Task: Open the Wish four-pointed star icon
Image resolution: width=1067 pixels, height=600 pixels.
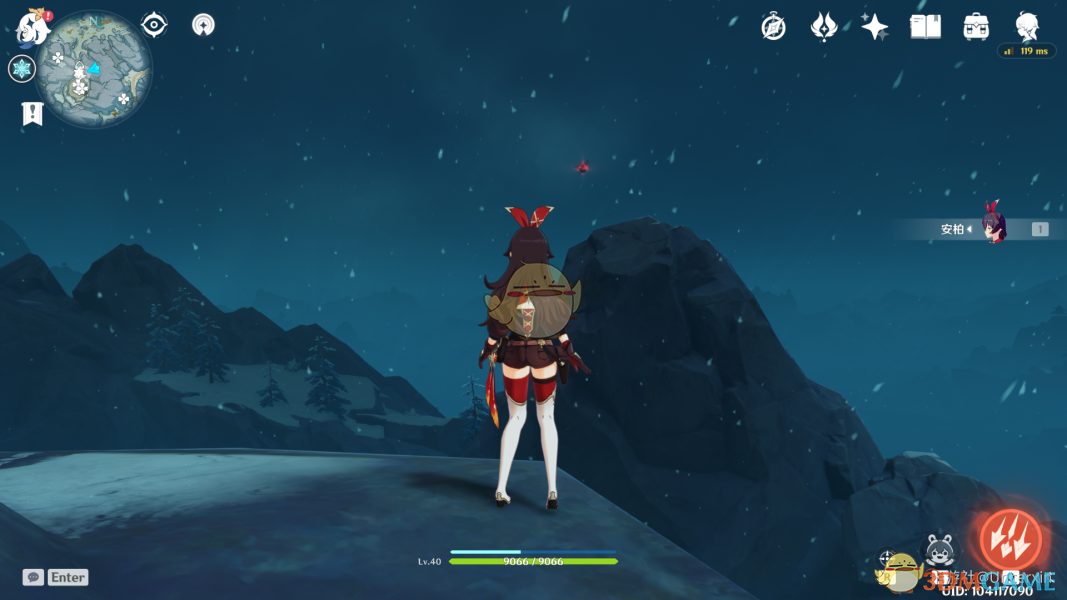Action: coord(874,27)
